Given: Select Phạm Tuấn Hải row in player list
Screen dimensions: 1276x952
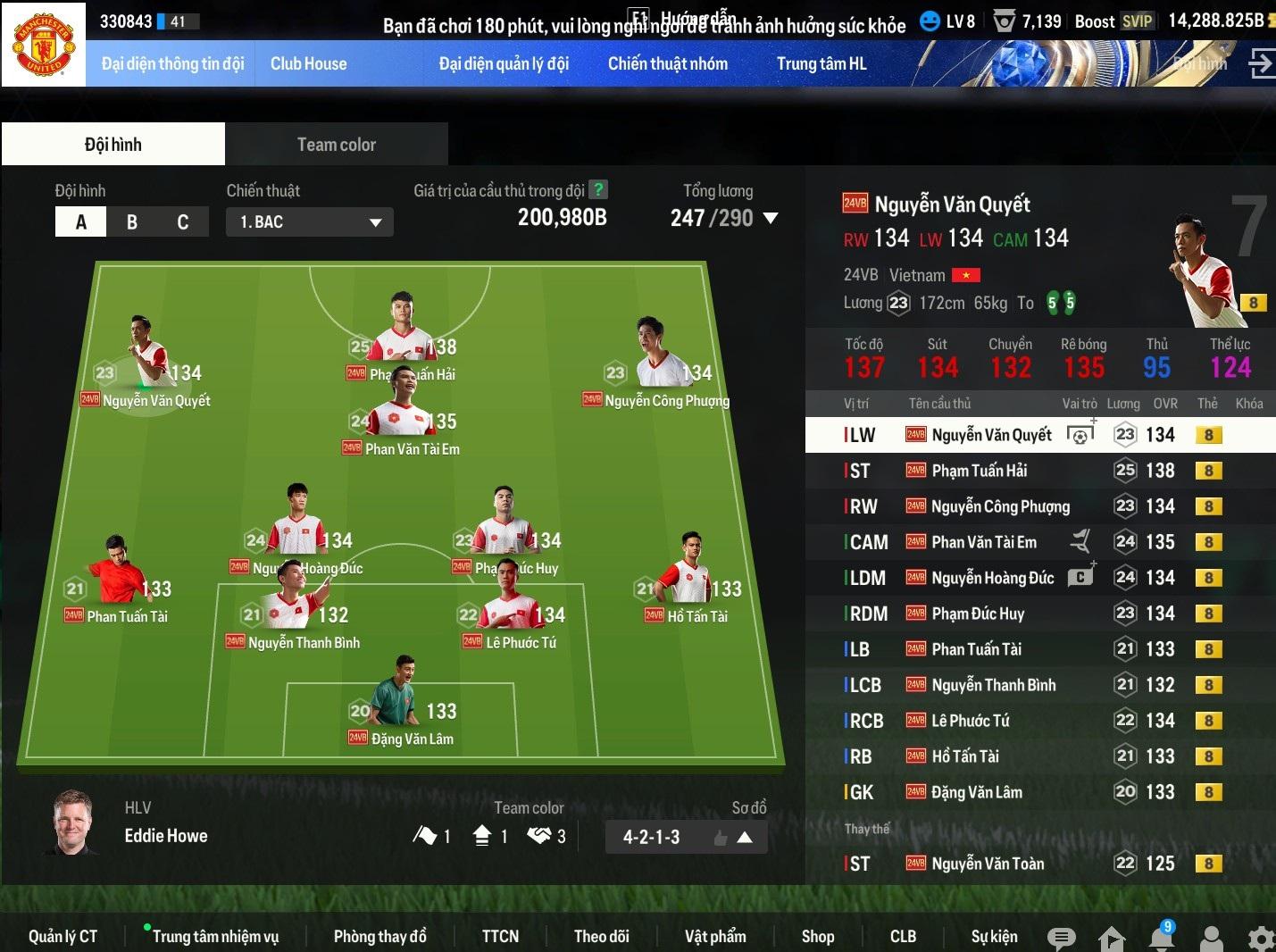Looking at the screenshot, I should [x=979, y=471].
